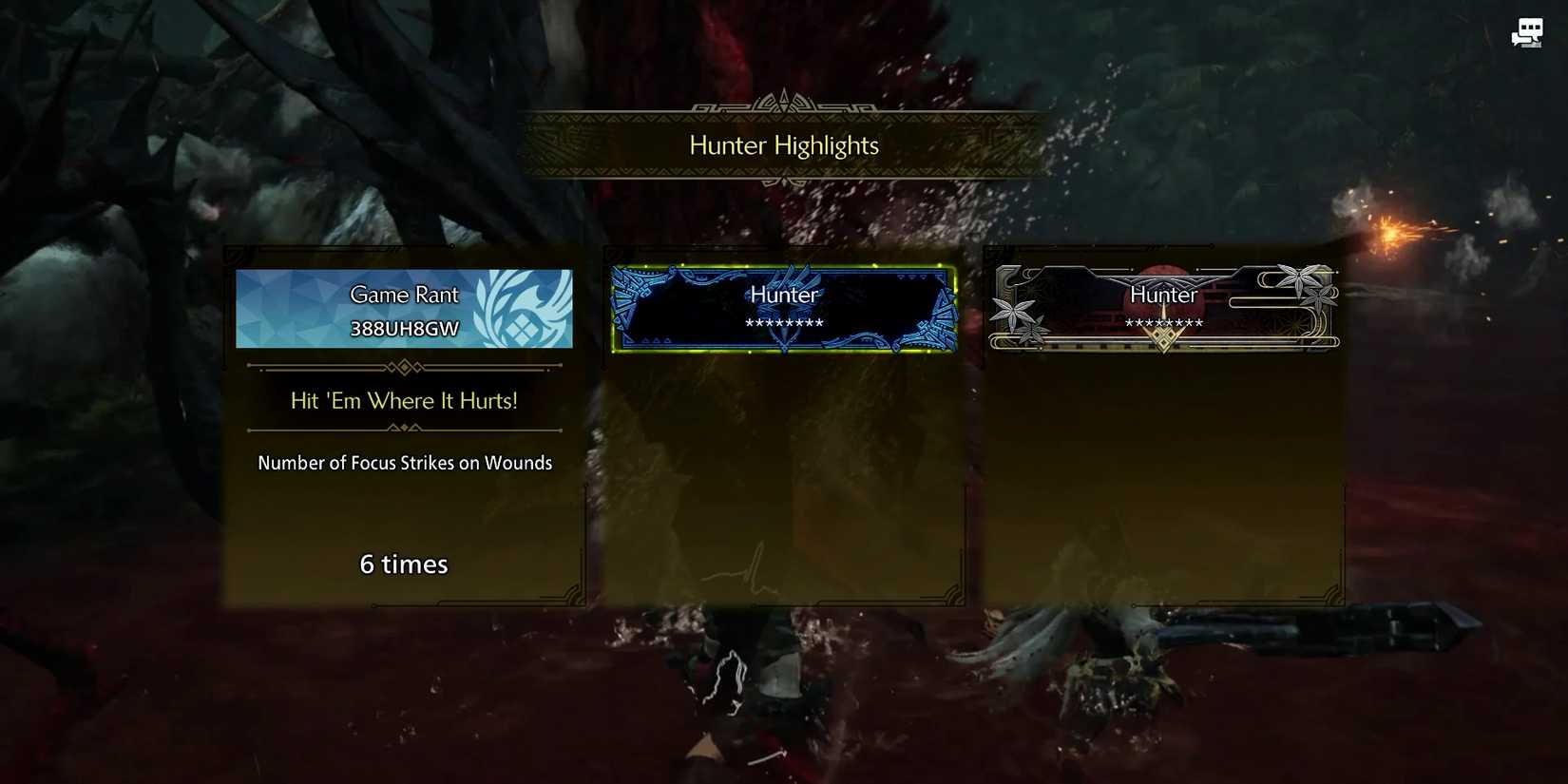Click the Hunter Highlights title text
Viewport: 1568px width, 784px height.
[x=782, y=144]
